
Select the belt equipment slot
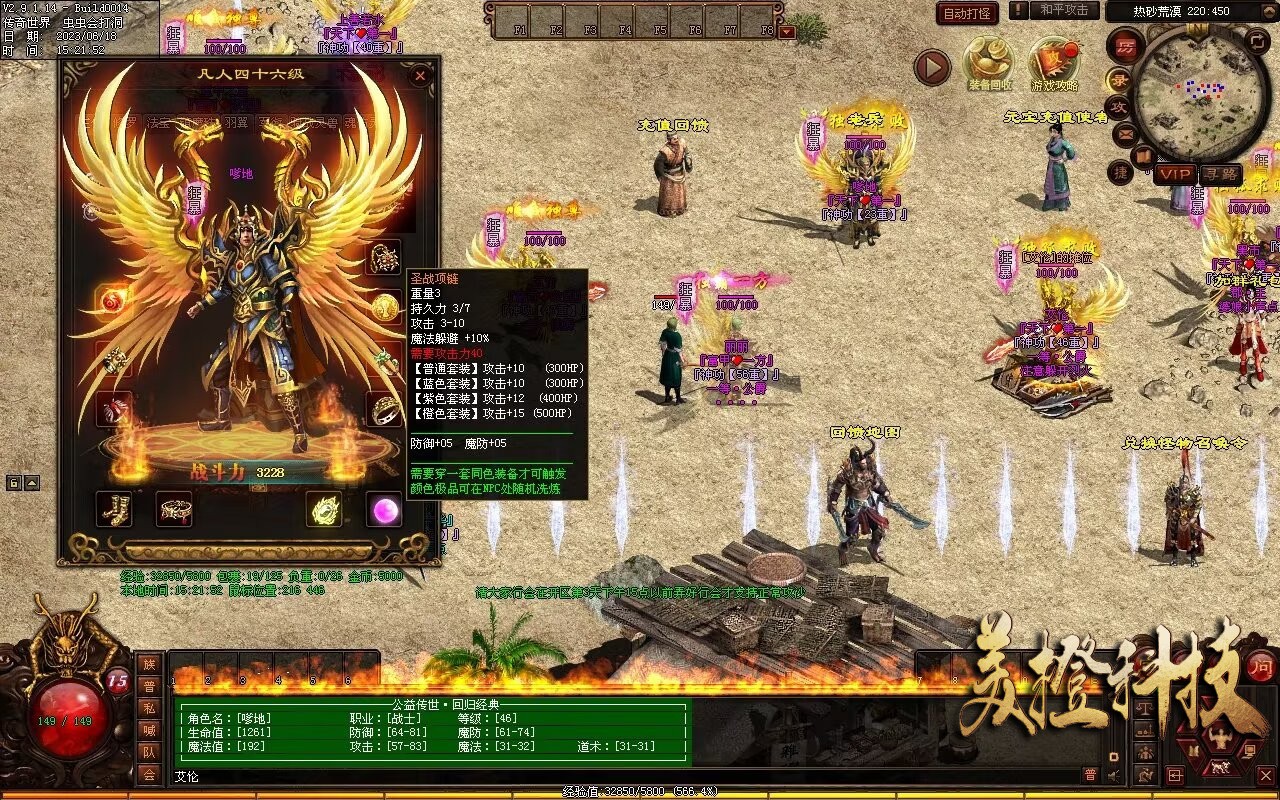click(x=174, y=509)
